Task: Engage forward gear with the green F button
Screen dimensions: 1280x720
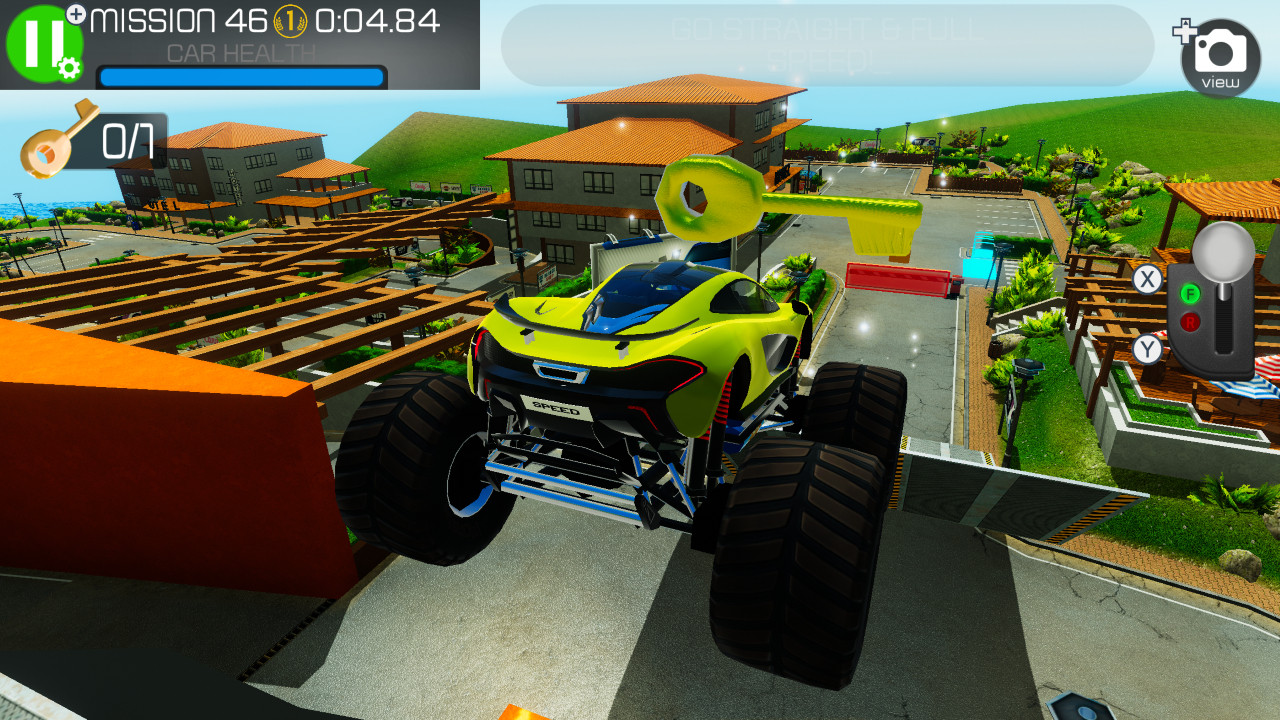Action: coord(1190,293)
